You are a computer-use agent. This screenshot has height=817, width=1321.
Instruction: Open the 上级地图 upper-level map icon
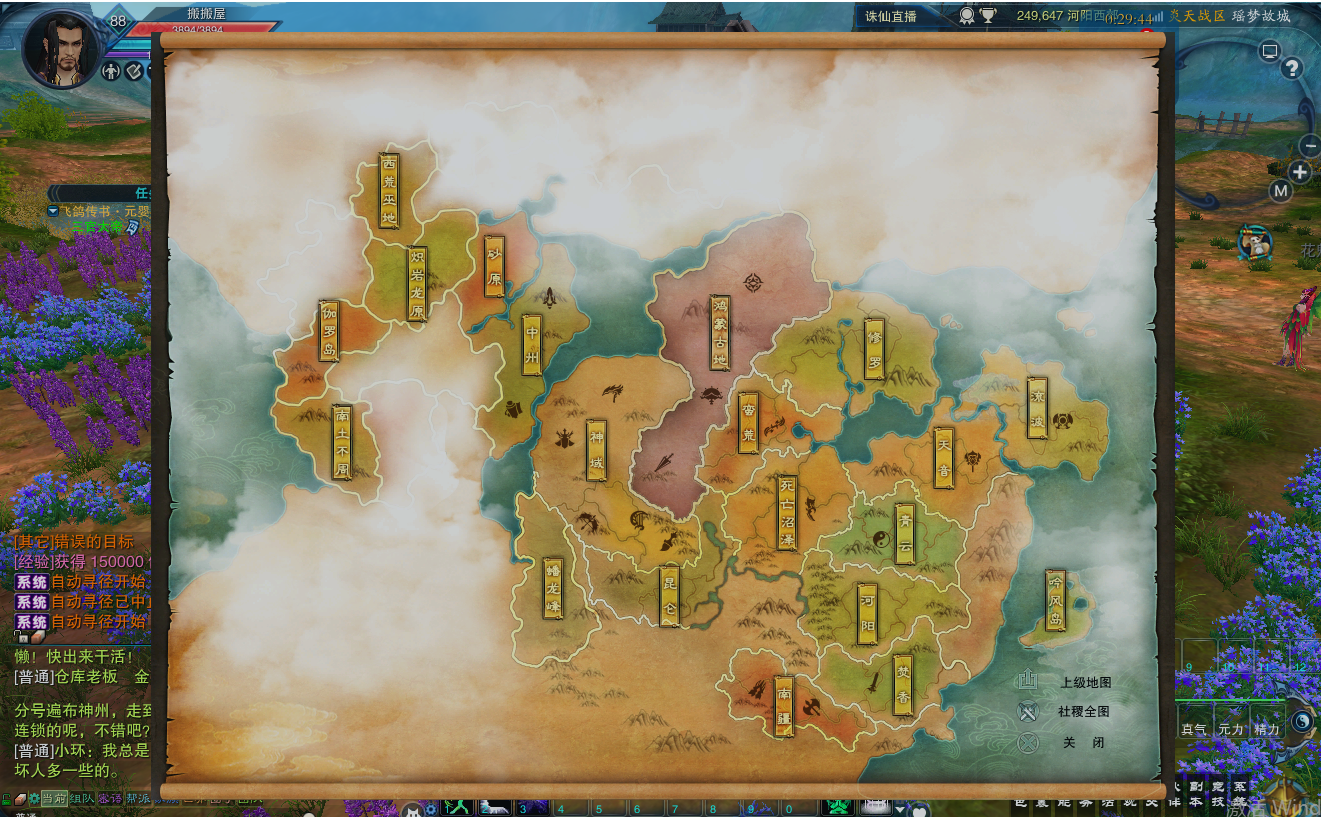[1028, 680]
